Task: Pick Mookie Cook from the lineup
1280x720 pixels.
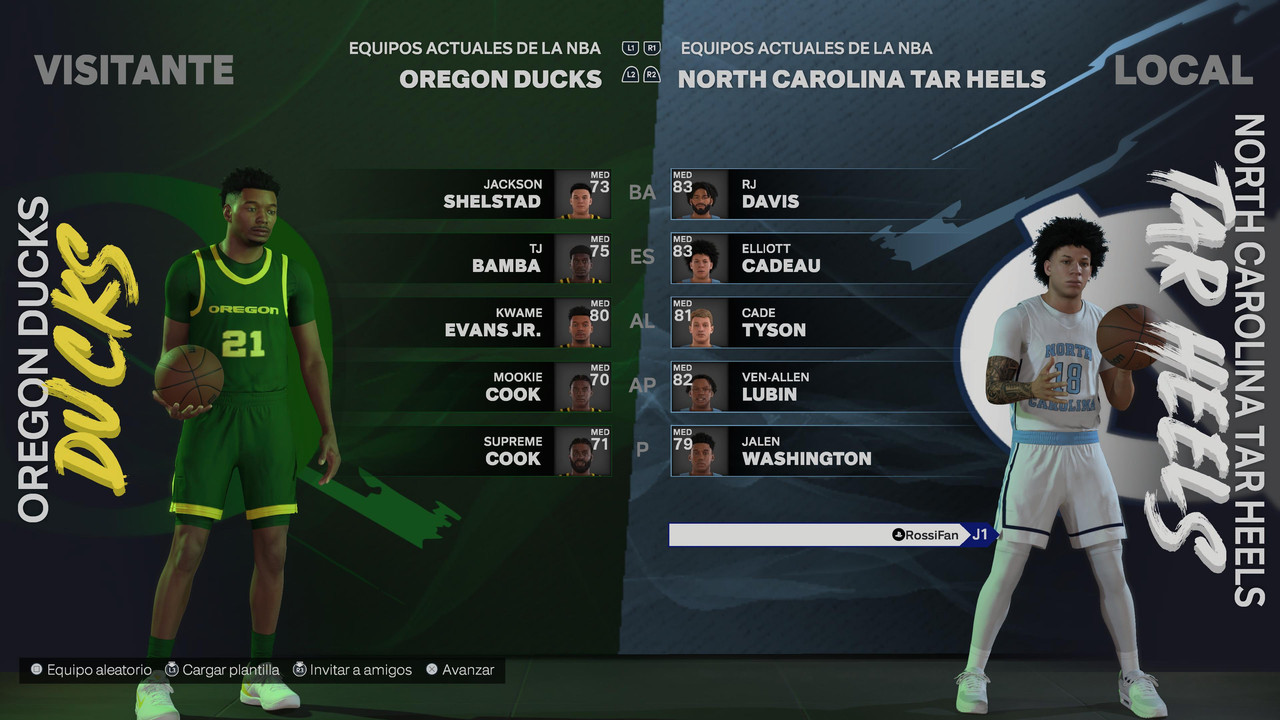Action: [x=500, y=386]
